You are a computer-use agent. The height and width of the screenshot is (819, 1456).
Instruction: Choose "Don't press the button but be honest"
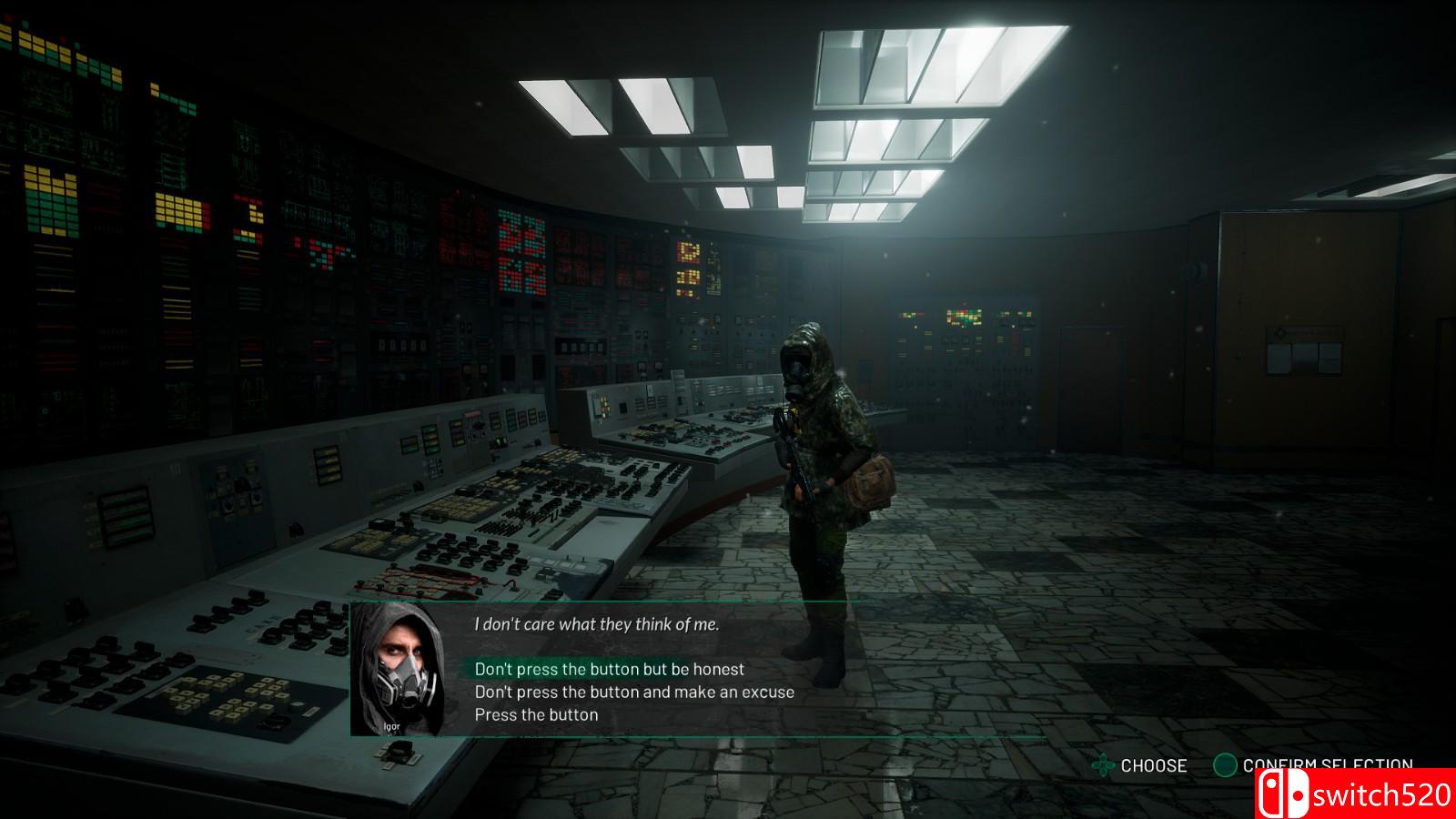coord(609,670)
